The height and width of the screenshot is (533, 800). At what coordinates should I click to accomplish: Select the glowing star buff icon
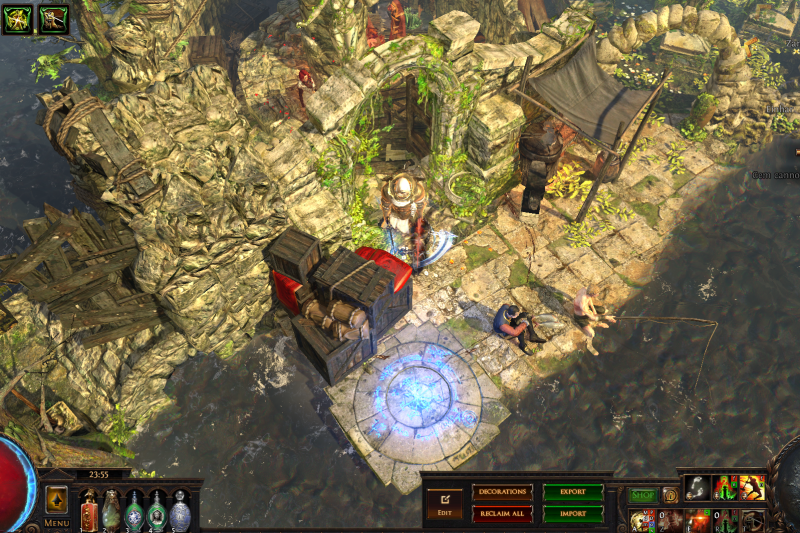[20, 18]
